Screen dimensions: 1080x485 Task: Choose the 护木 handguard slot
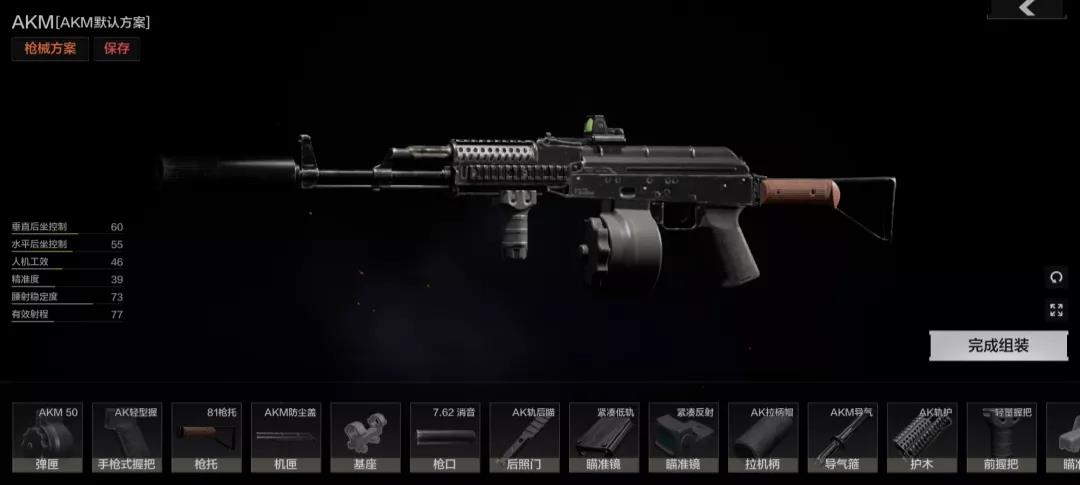(922, 437)
